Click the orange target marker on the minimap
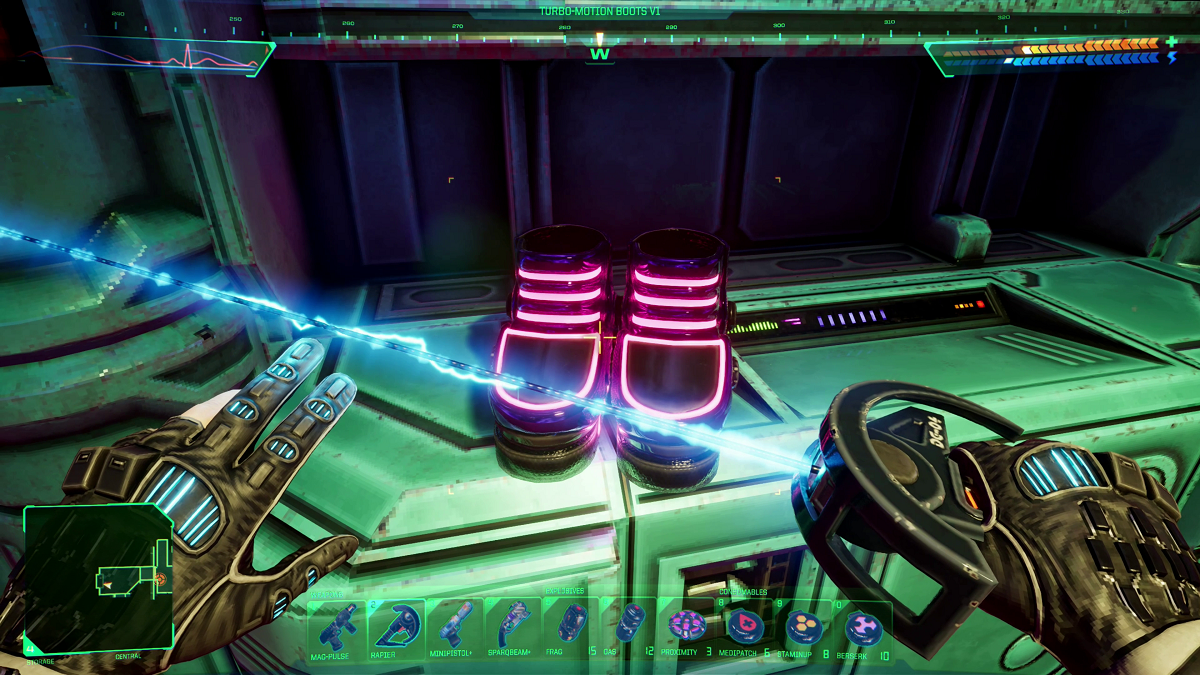The width and height of the screenshot is (1200, 675). click(x=160, y=578)
